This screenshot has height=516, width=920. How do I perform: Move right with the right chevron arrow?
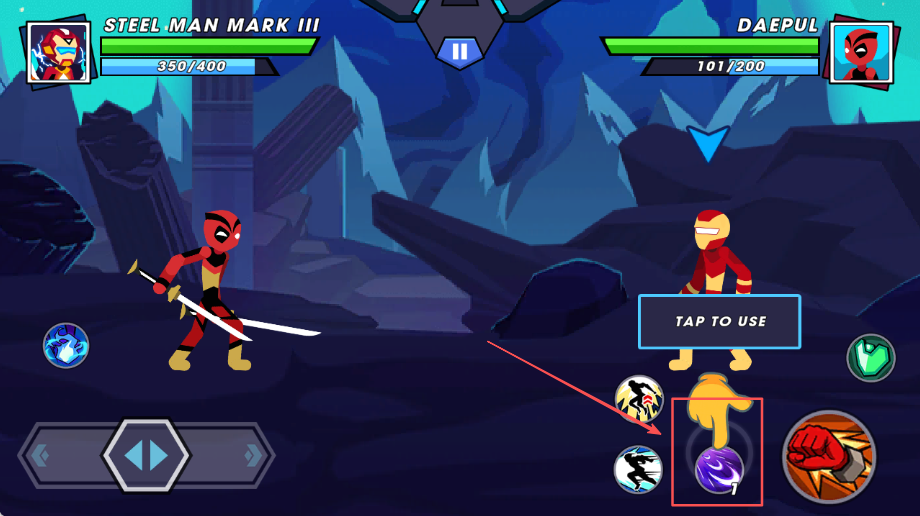pyautogui.click(x=252, y=455)
